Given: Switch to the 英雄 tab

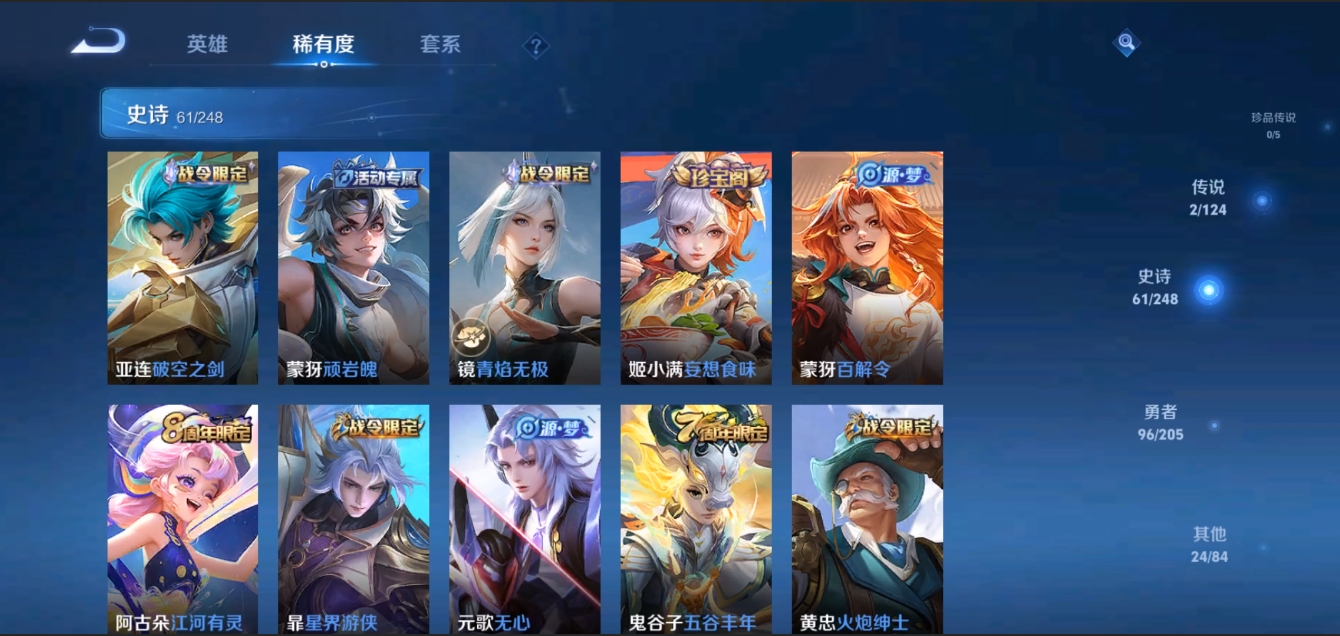Looking at the screenshot, I should coord(207,44).
